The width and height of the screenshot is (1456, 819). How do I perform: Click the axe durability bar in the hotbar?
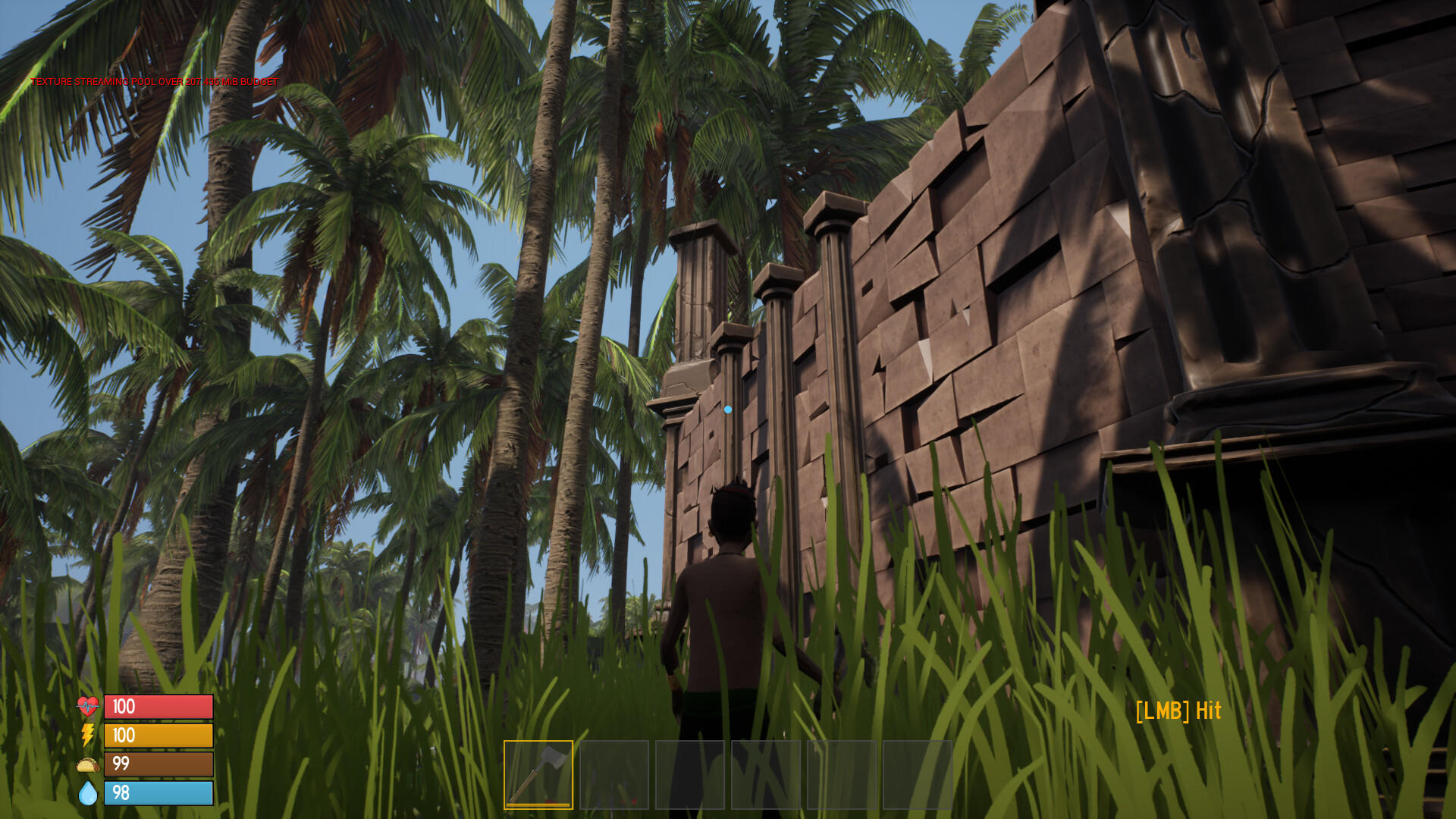538,805
